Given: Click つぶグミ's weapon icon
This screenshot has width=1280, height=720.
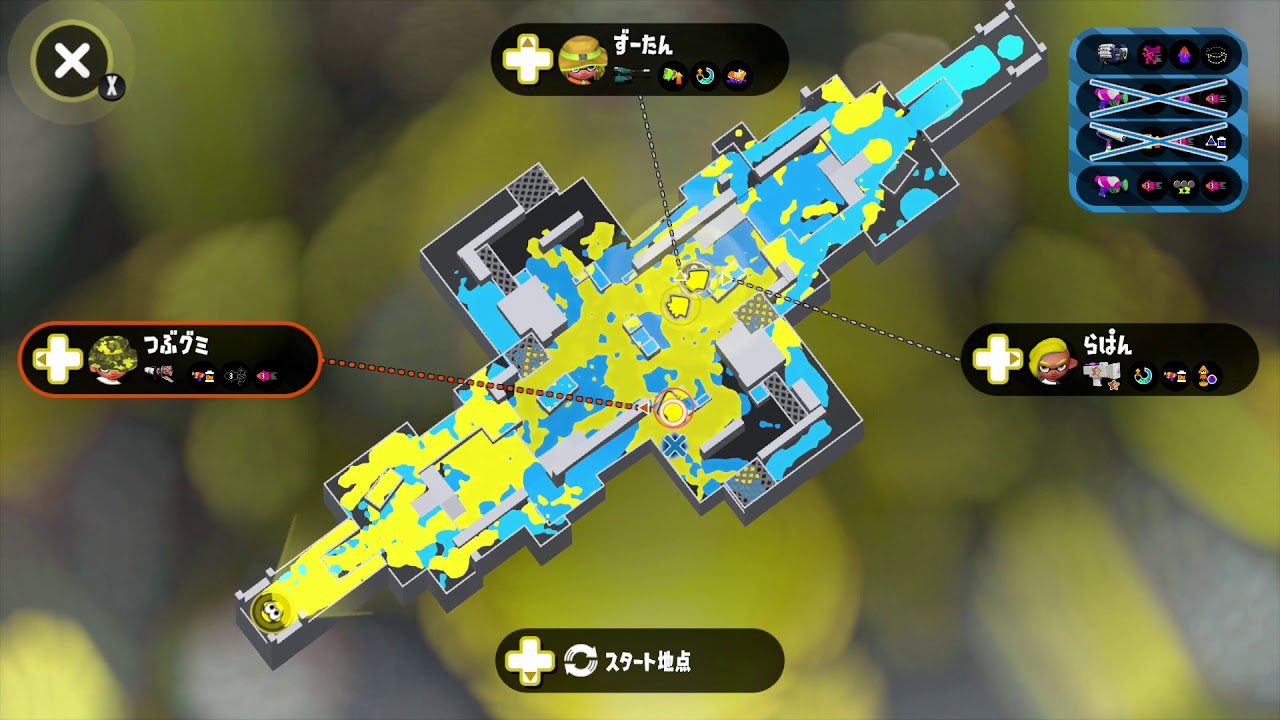Looking at the screenshot, I should click(x=158, y=374).
